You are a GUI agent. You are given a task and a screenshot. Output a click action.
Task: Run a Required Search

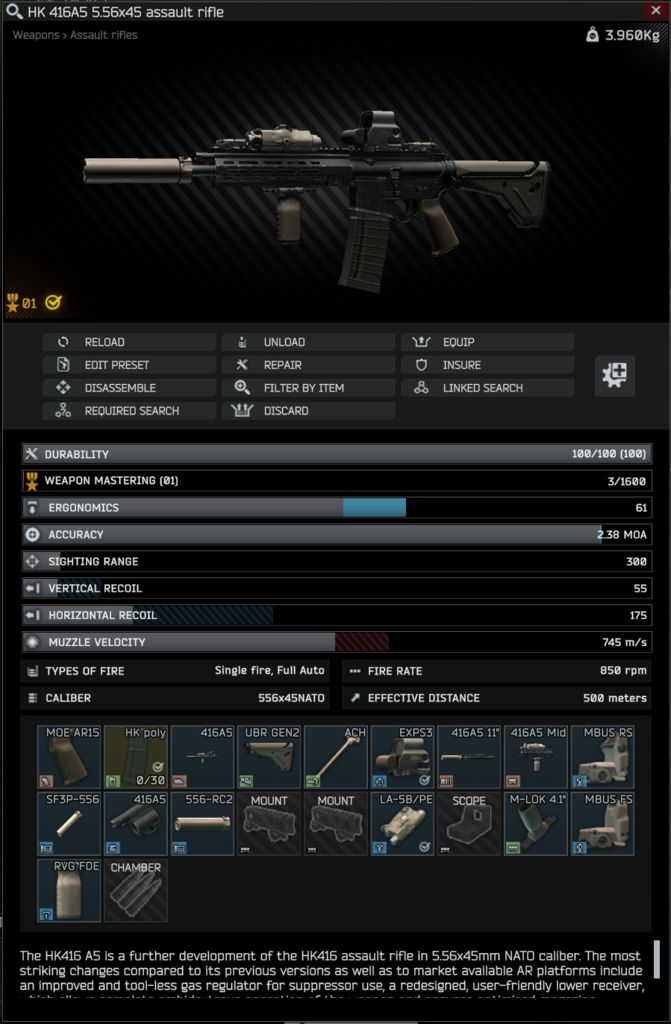pos(128,411)
